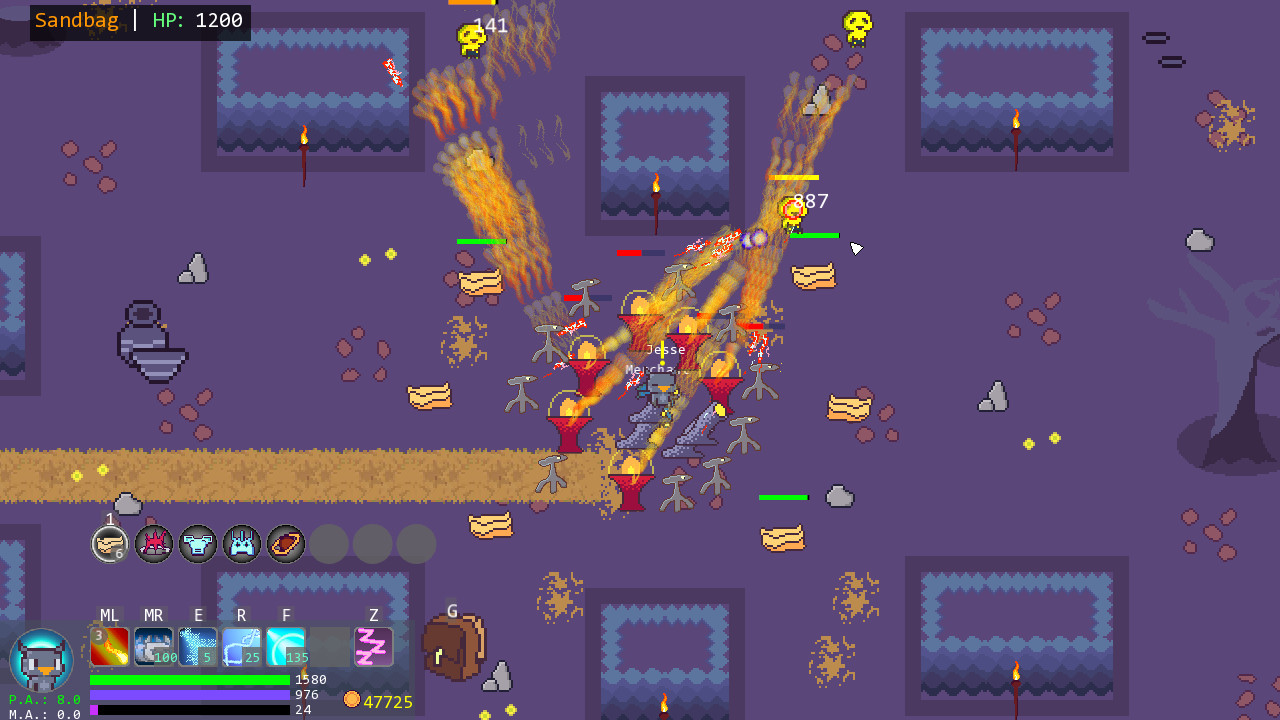Screen dimensions: 1280x720
Task: Click the red creature item icon
Action: (x=154, y=544)
